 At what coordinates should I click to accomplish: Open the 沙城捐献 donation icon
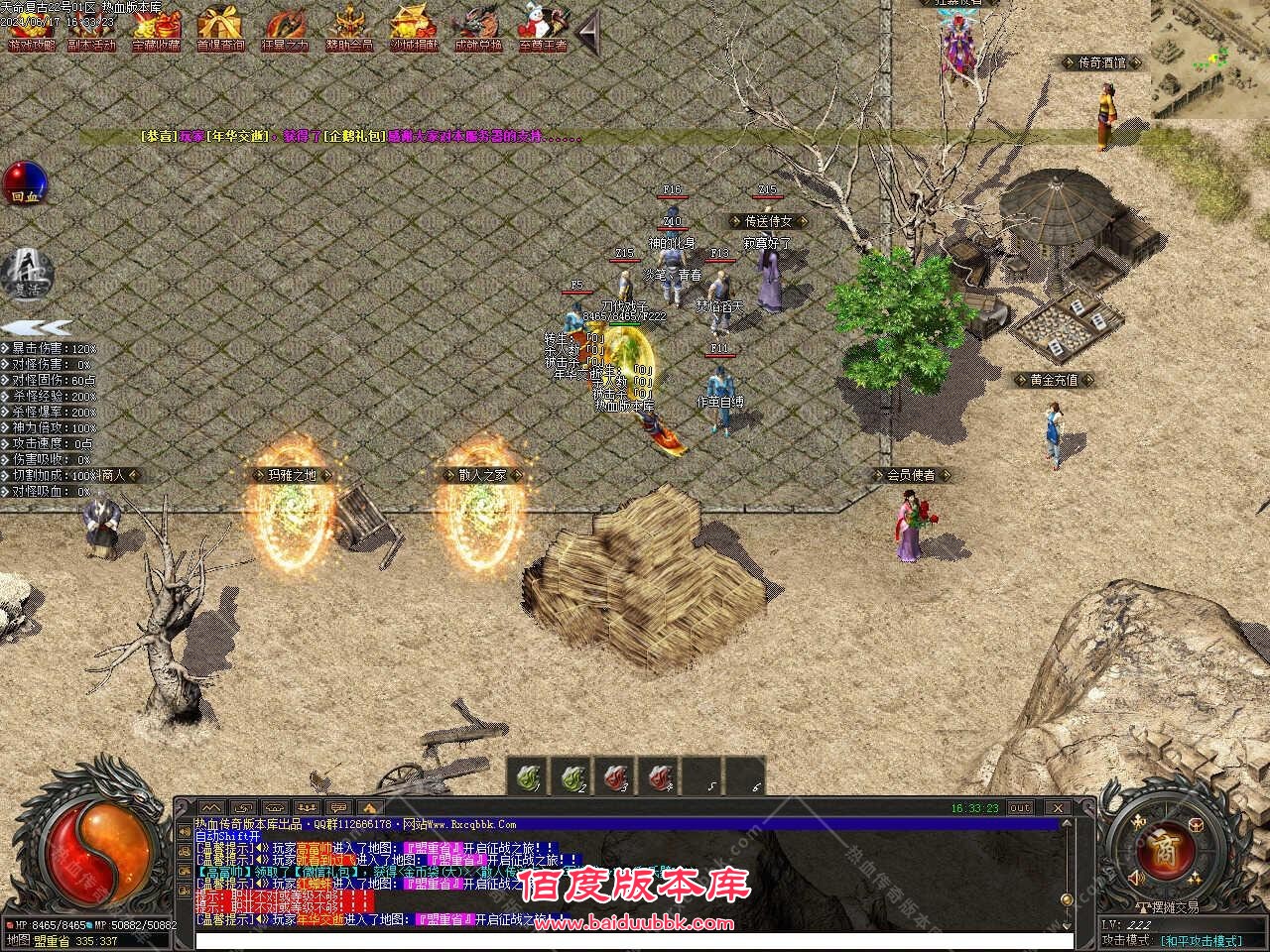coord(414,30)
